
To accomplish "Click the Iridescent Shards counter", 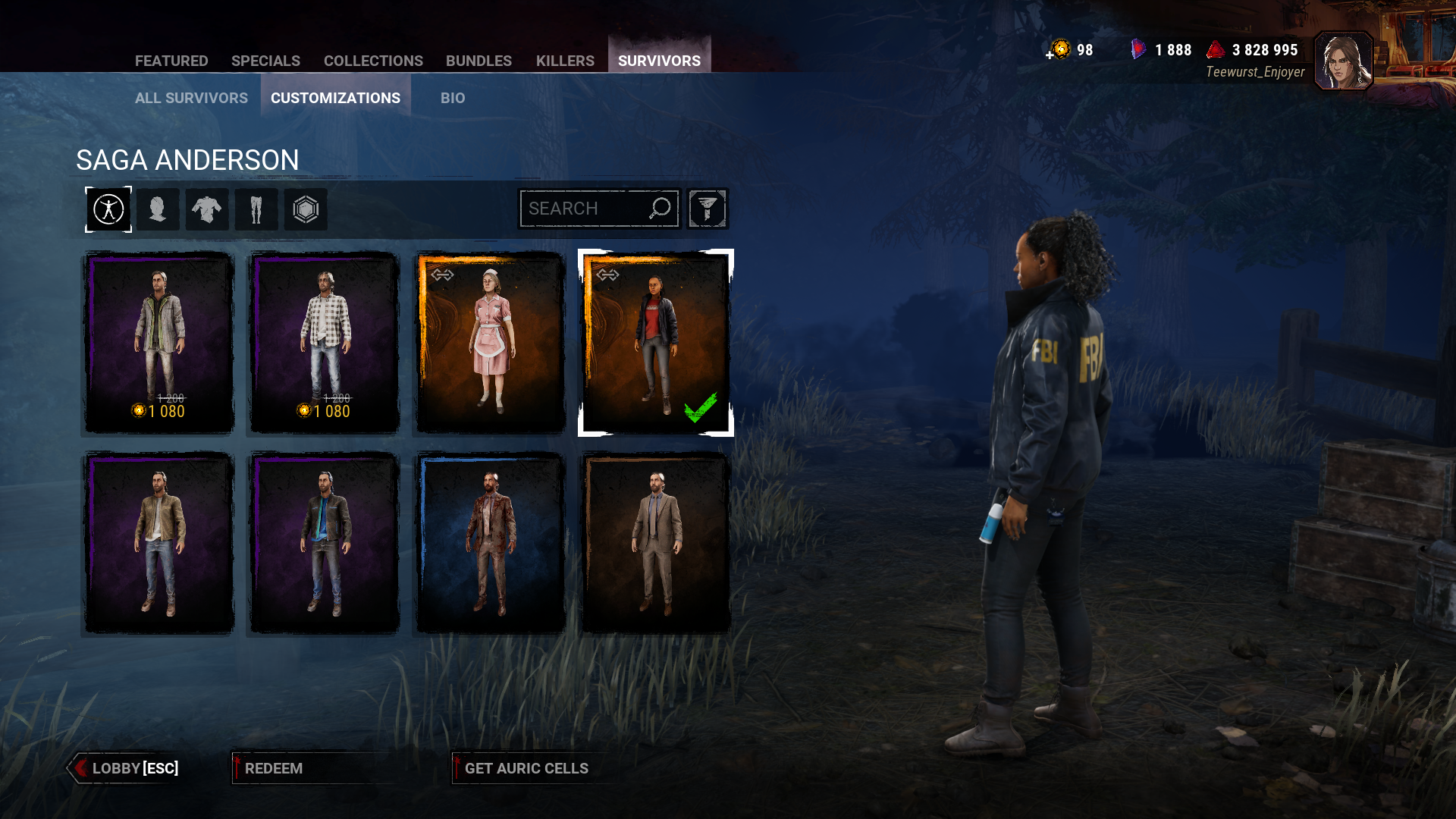I will 1172,50.
